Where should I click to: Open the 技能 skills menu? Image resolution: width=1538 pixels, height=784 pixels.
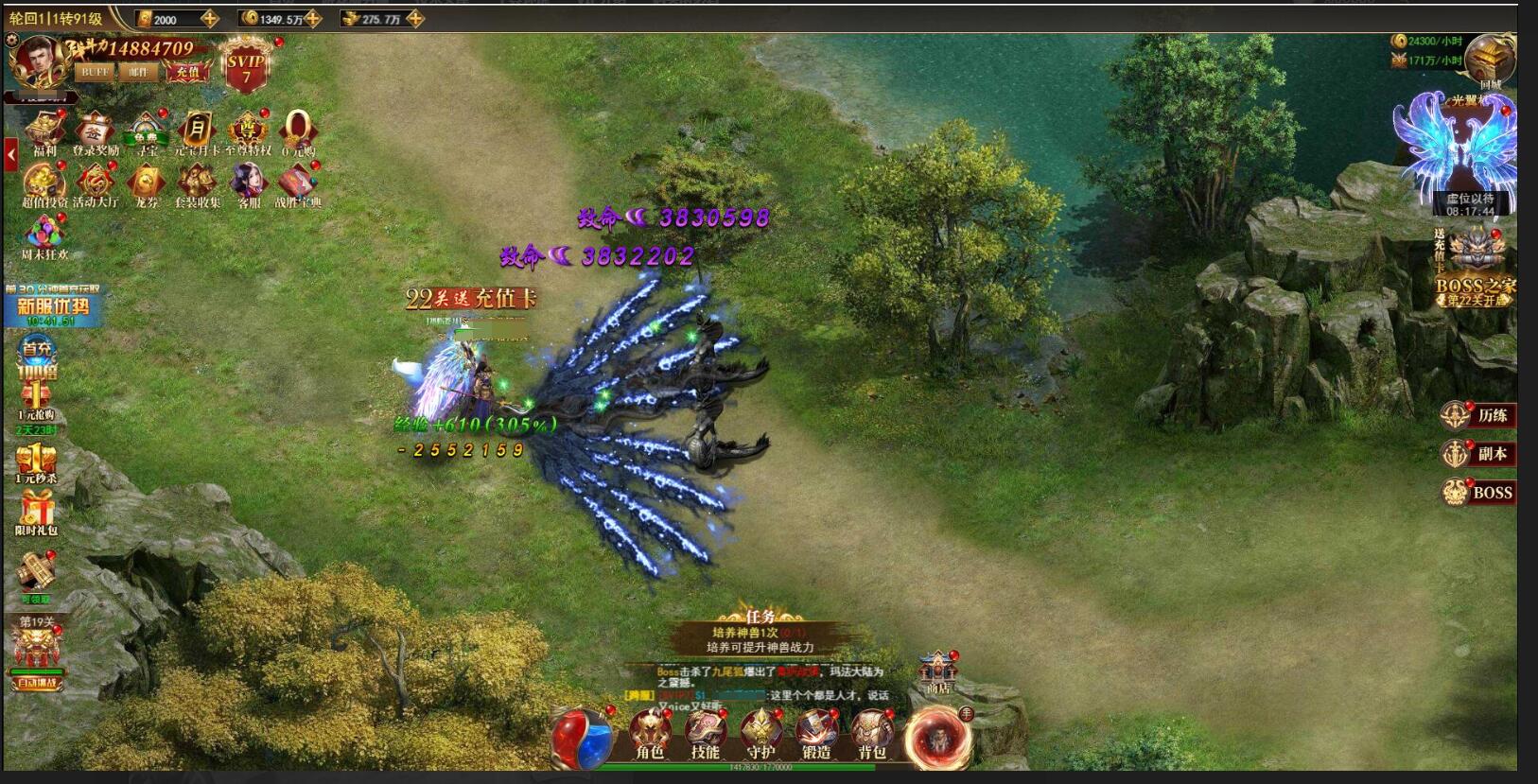[x=705, y=734]
